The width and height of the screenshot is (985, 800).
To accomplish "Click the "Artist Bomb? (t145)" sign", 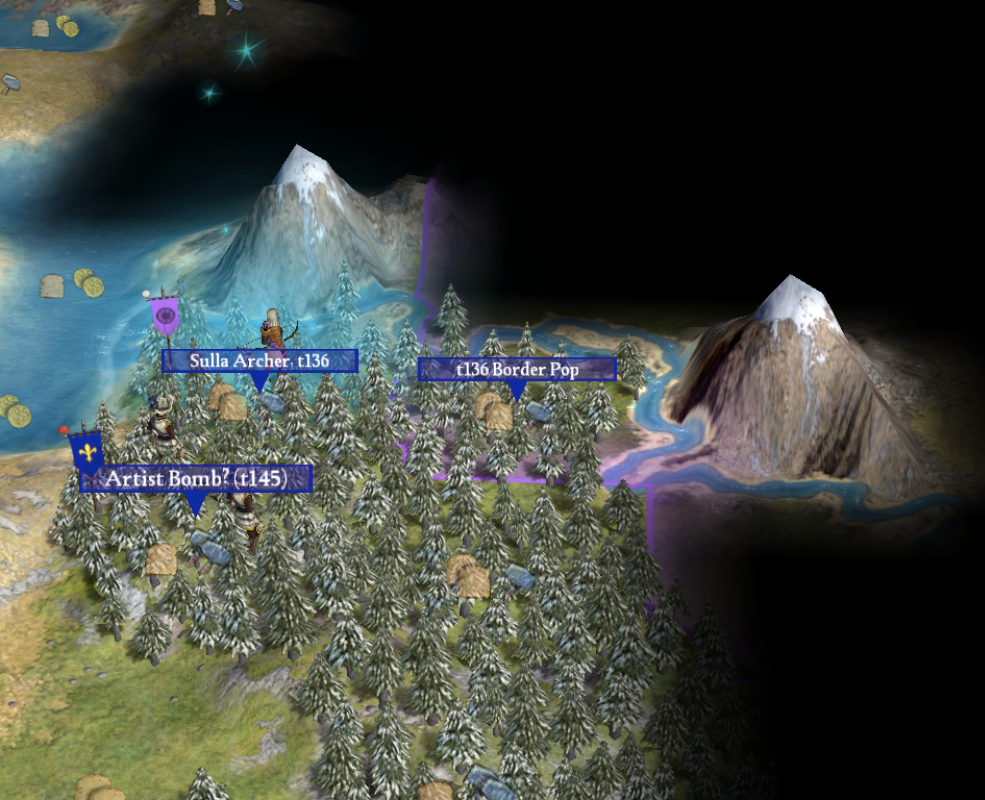I will [196, 479].
